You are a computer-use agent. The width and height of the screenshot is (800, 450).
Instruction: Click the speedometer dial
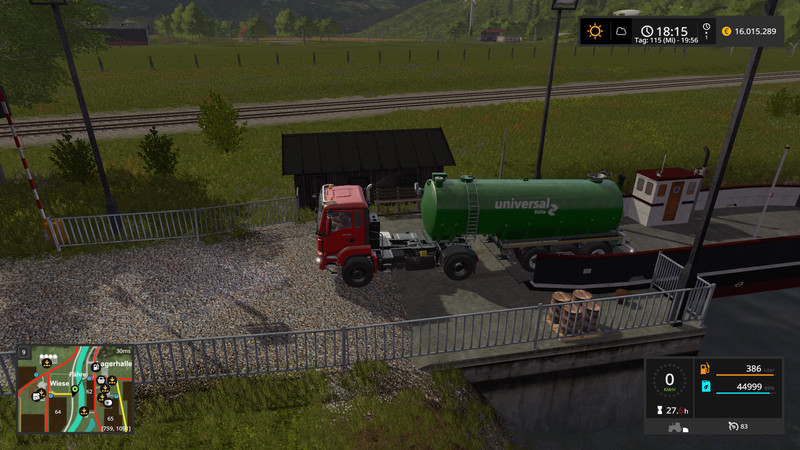click(x=669, y=381)
